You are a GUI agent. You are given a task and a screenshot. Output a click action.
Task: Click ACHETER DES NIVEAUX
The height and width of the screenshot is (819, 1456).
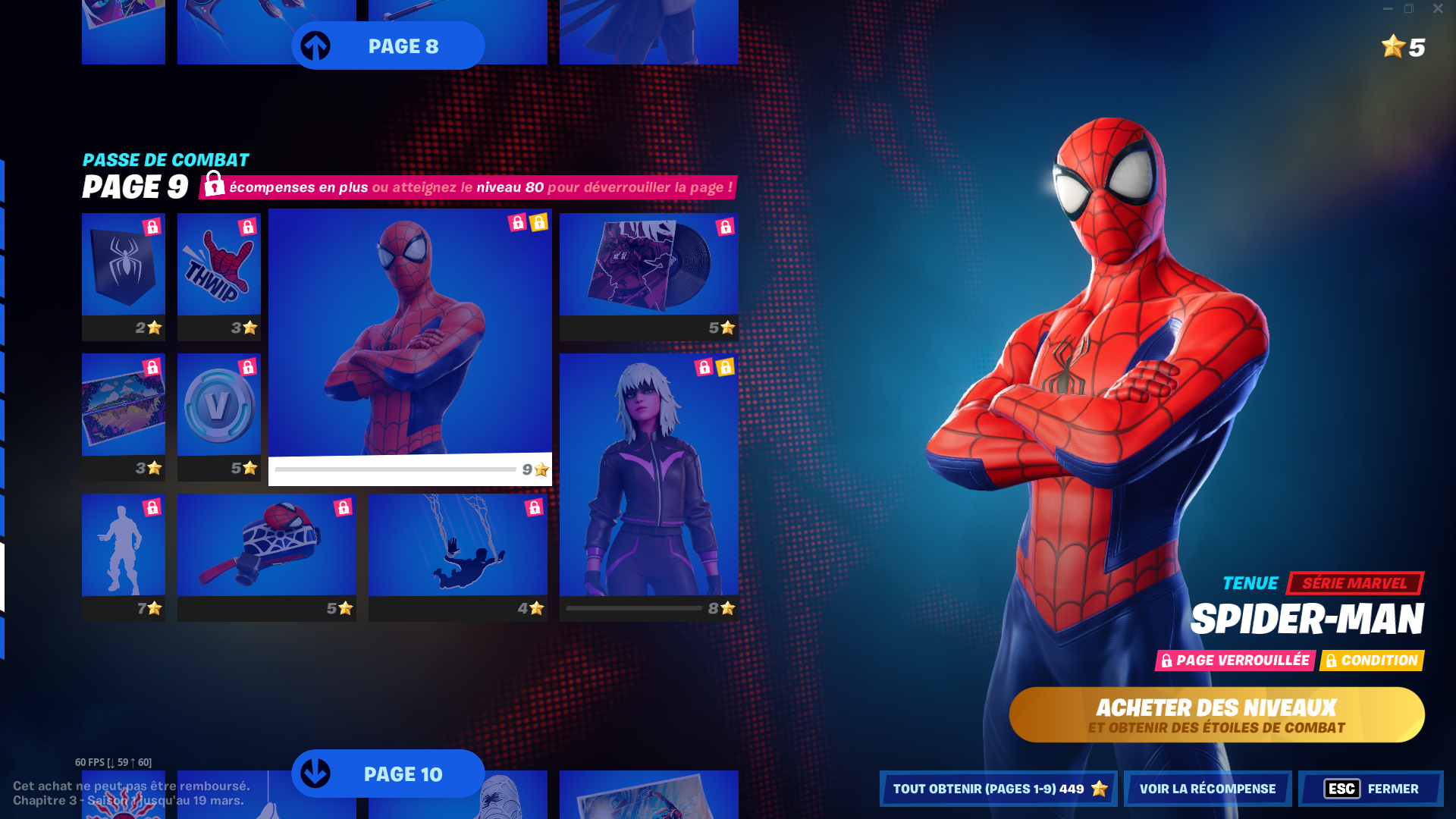(1216, 713)
